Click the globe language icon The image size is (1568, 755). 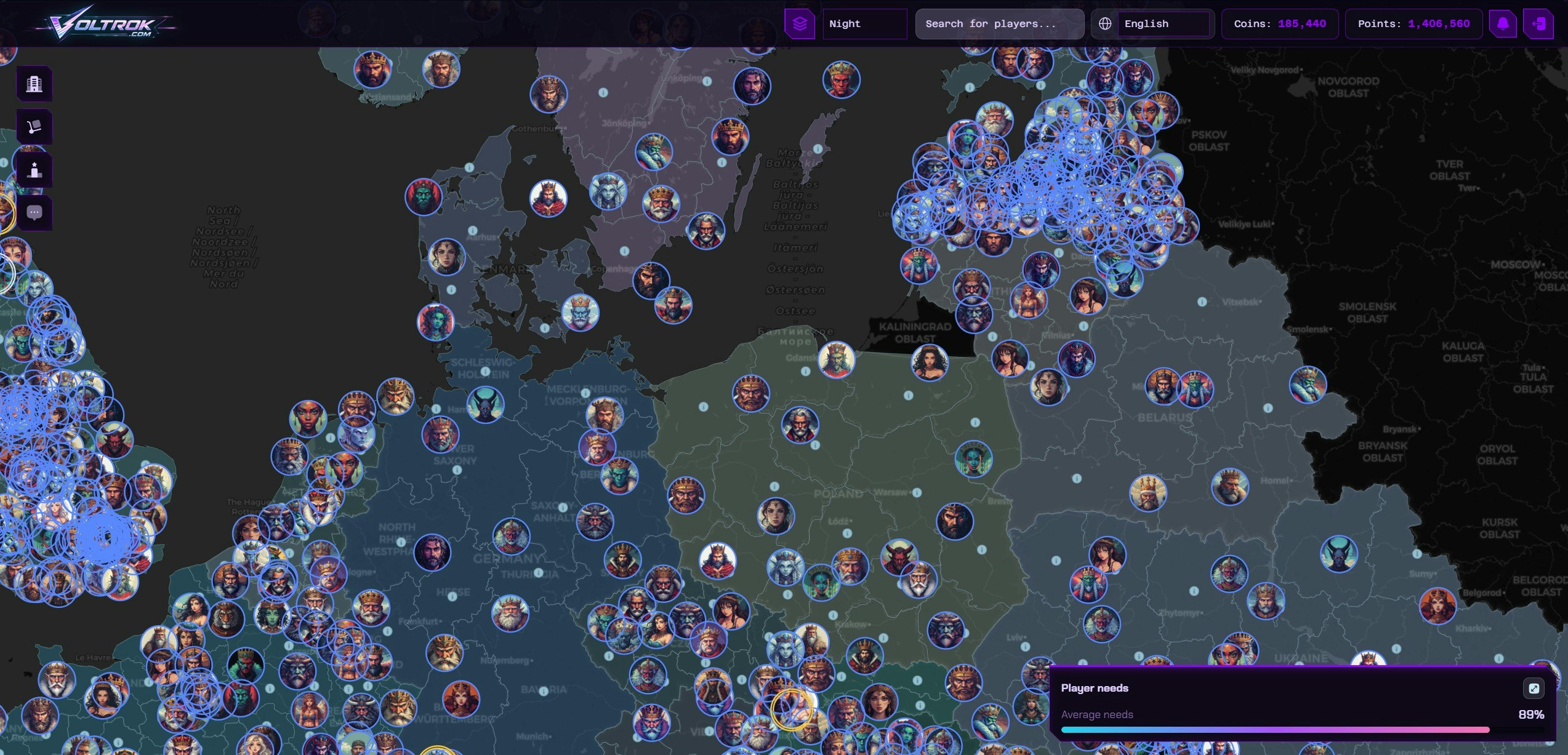click(x=1104, y=22)
